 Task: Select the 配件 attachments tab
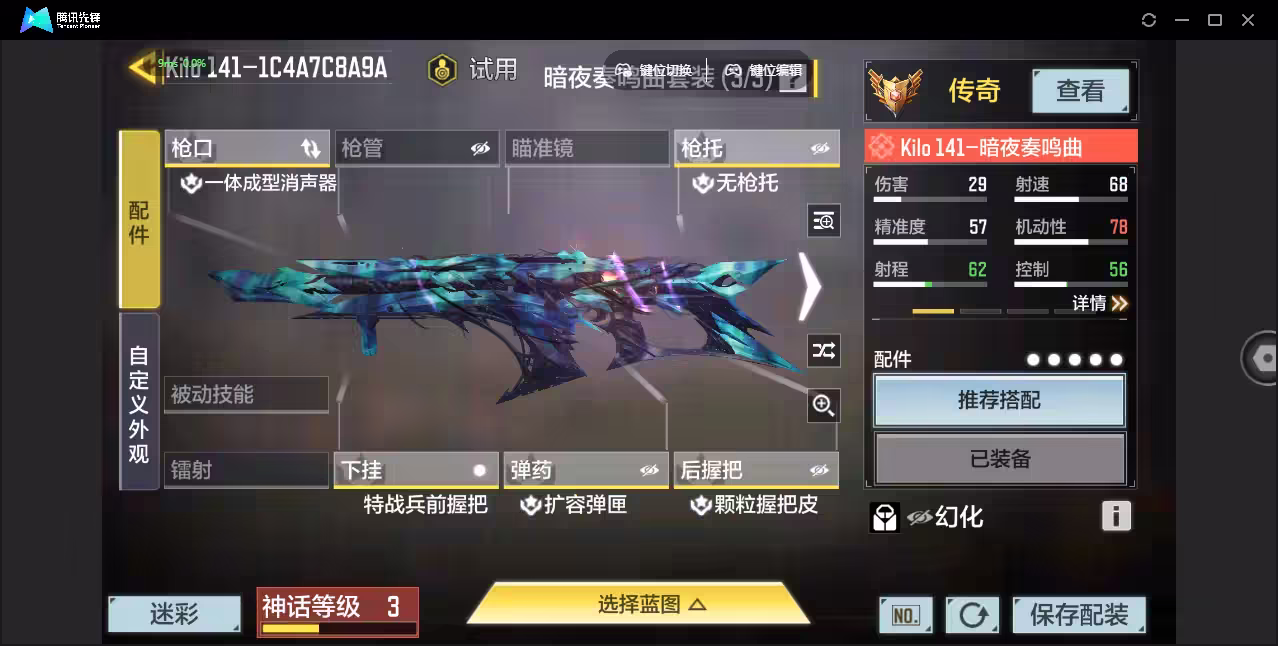[139, 220]
